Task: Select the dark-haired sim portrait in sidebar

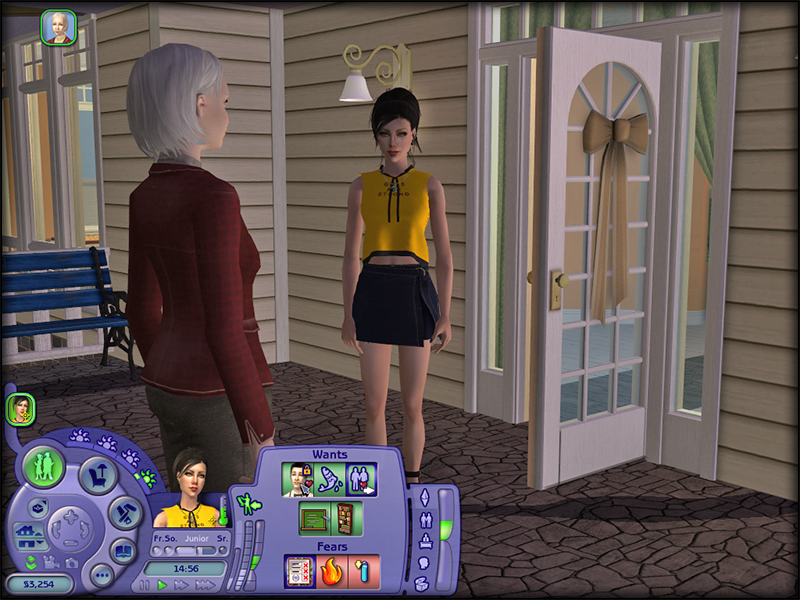Action: click(x=20, y=408)
